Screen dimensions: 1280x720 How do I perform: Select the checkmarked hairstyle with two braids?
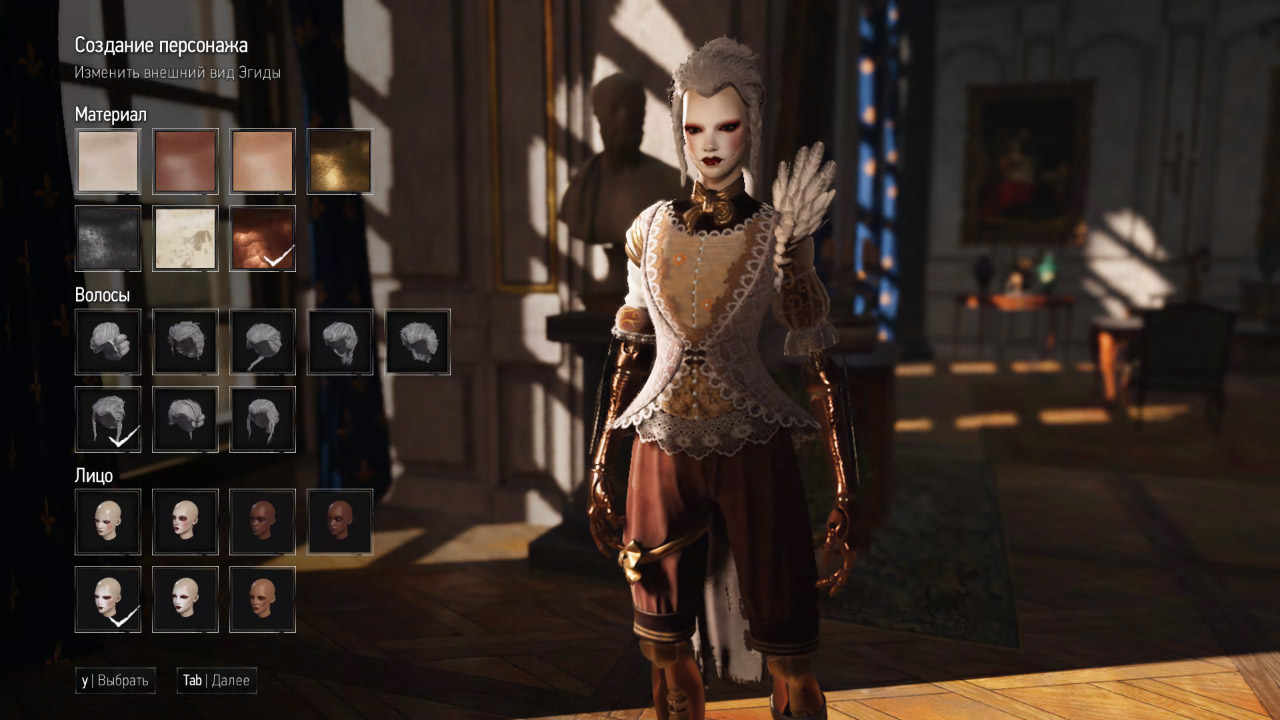coord(108,419)
